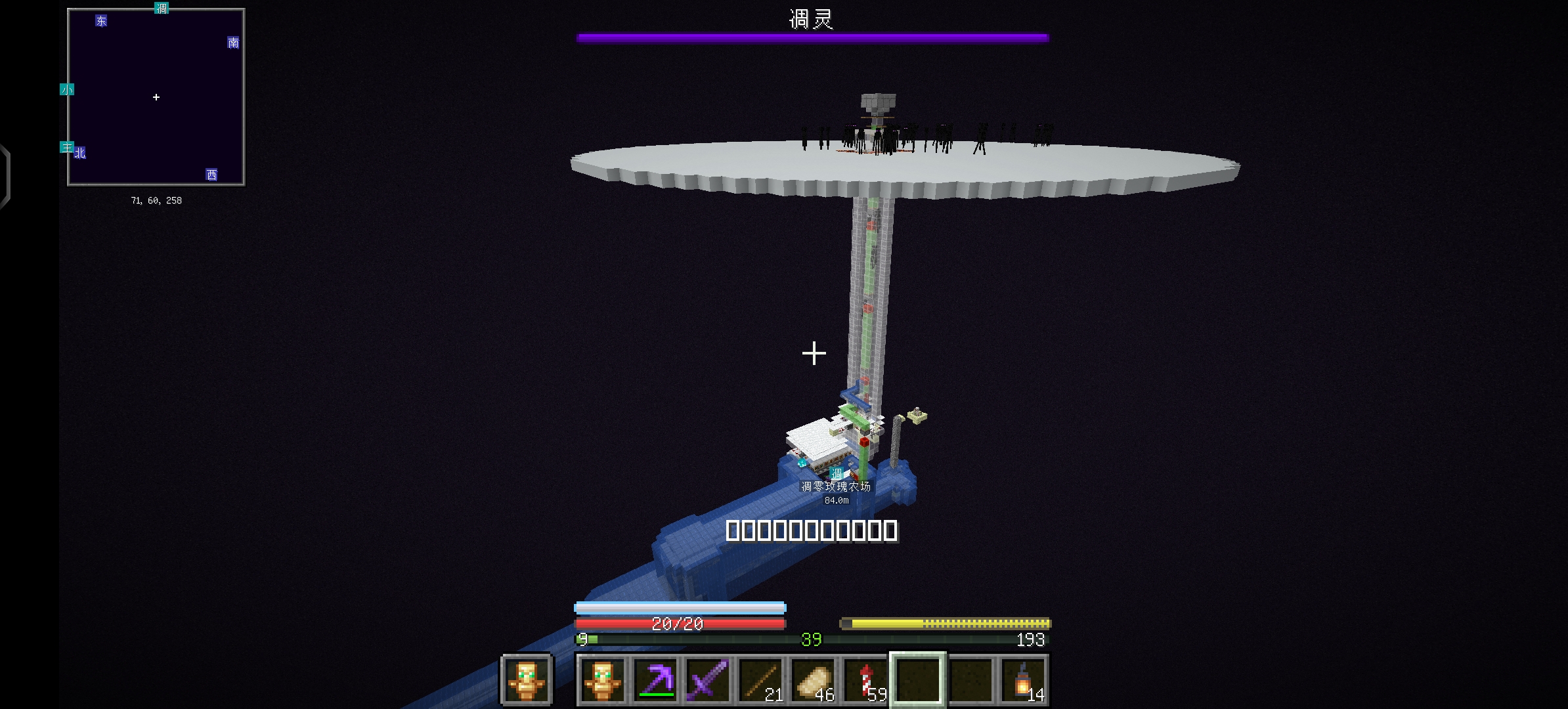Click the minimap in the corner
Image resolution: width=1568 pixels, height=709 pixels.
156,97
